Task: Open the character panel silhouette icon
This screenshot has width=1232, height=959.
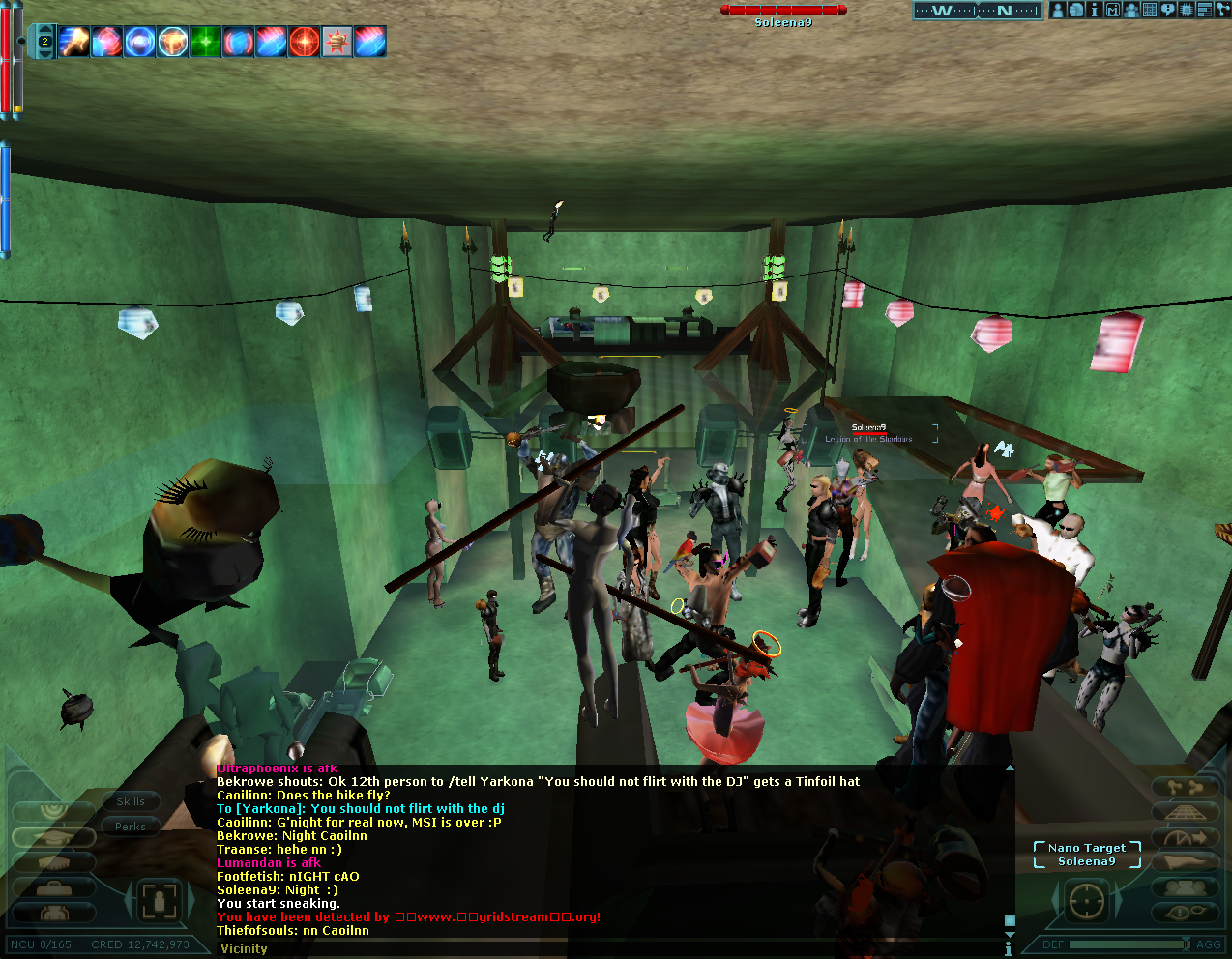Action: [1058, 11]
